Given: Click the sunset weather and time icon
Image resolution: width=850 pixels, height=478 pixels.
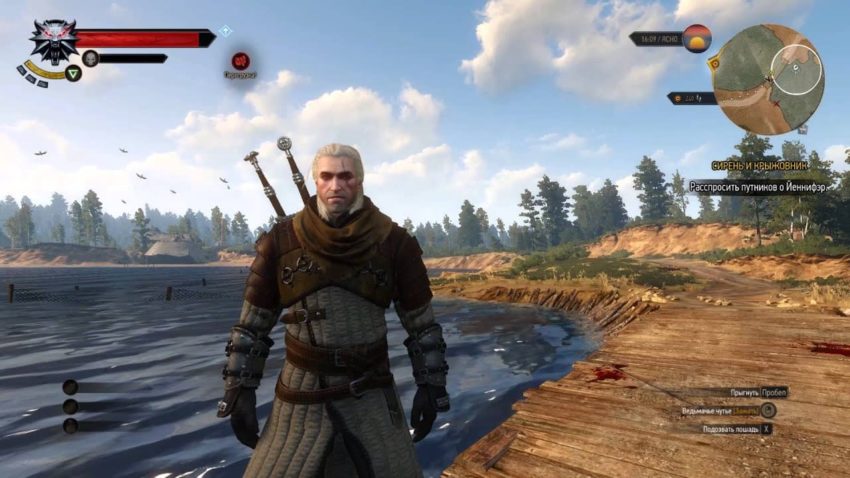Looking at the screenshot, I should pos(696,38).
